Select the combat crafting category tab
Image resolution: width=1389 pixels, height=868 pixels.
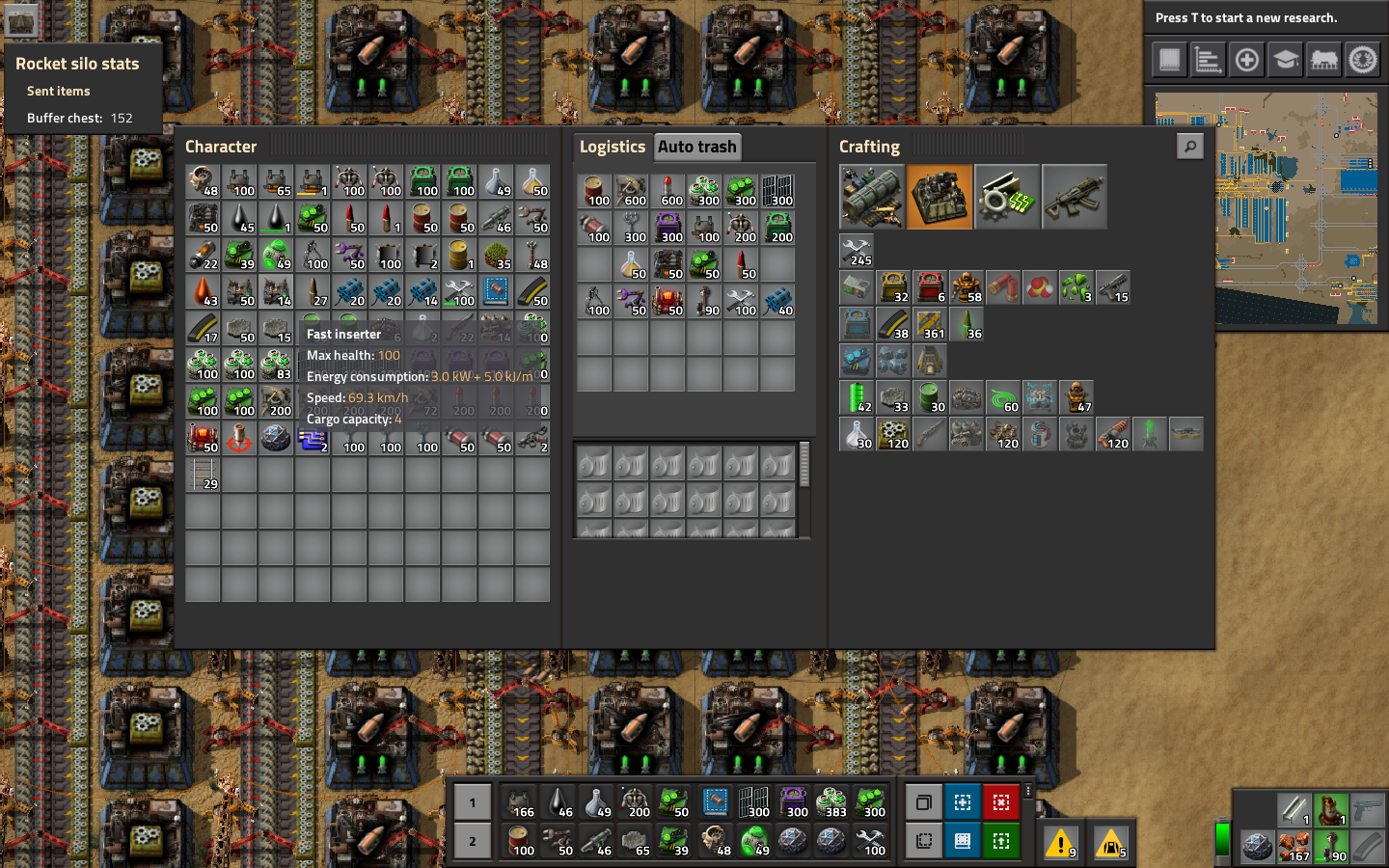[x=1075, y=196]
